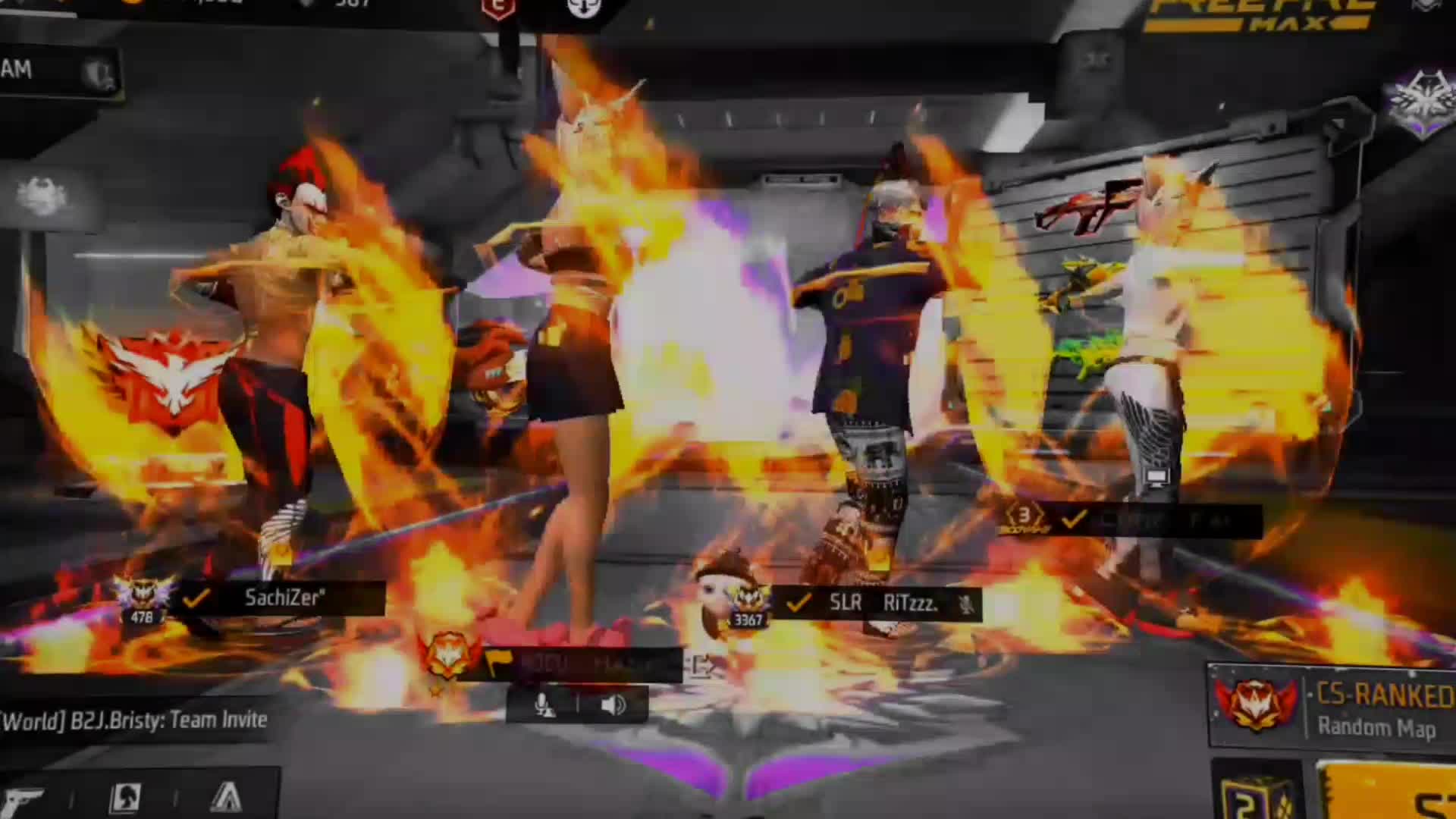Open the gray crest icon on left side
Screen dimensions: 1456x819
(42, 197)
